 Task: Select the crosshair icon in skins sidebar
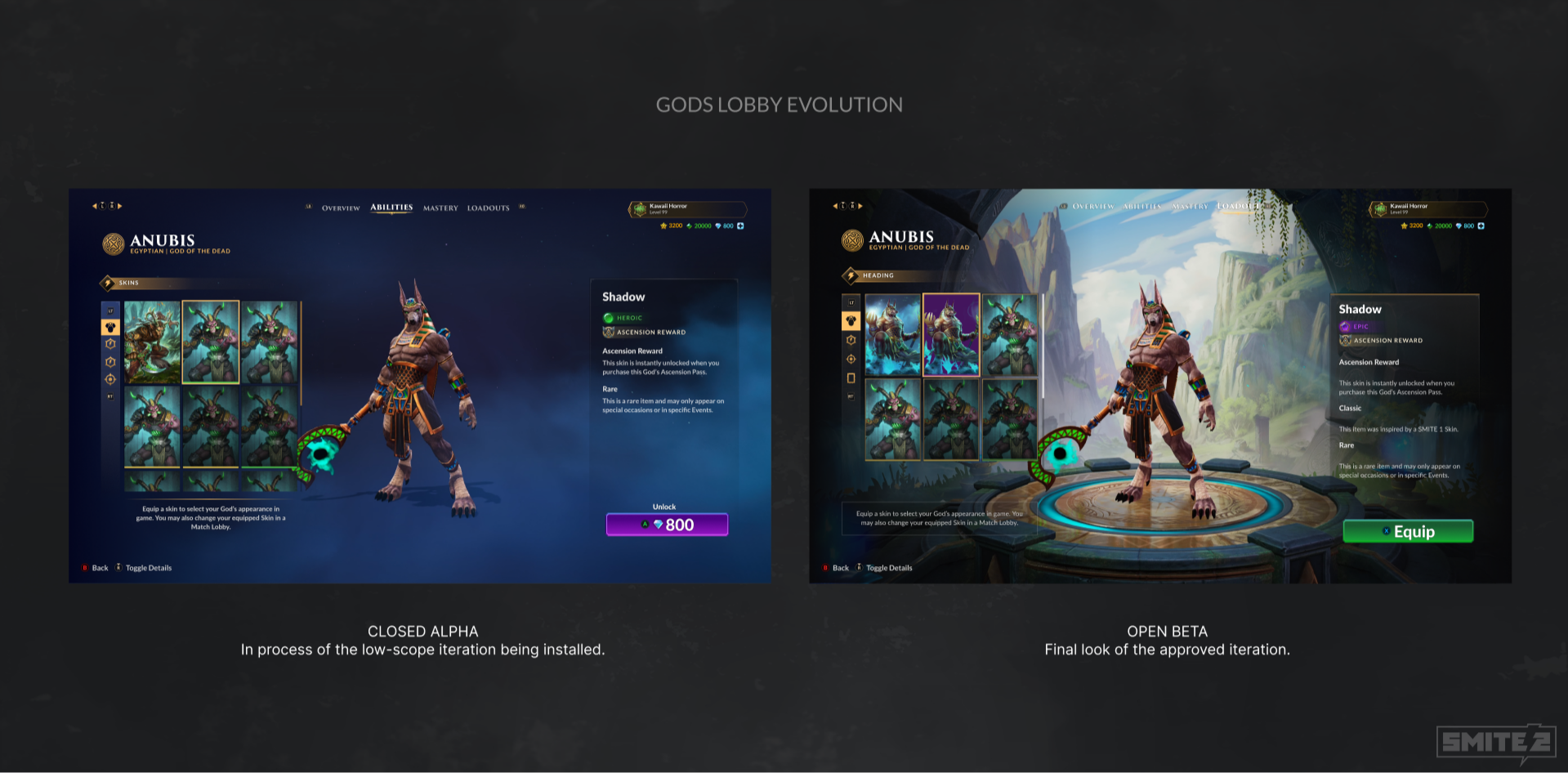(x=111, y=378)
